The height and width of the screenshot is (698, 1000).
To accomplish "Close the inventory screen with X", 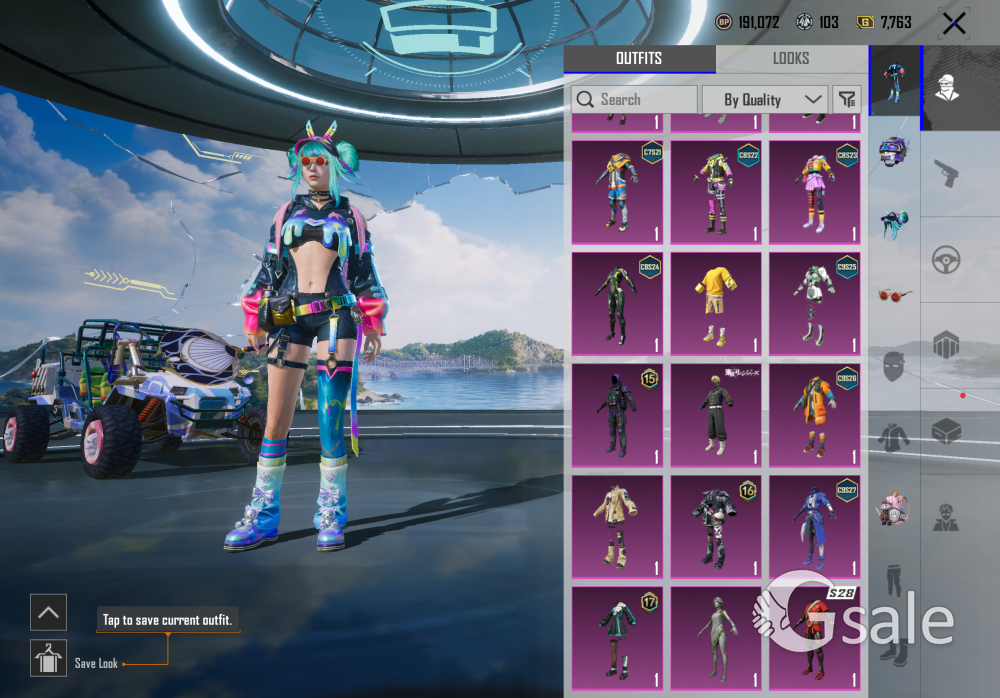I will pos(953,23).
